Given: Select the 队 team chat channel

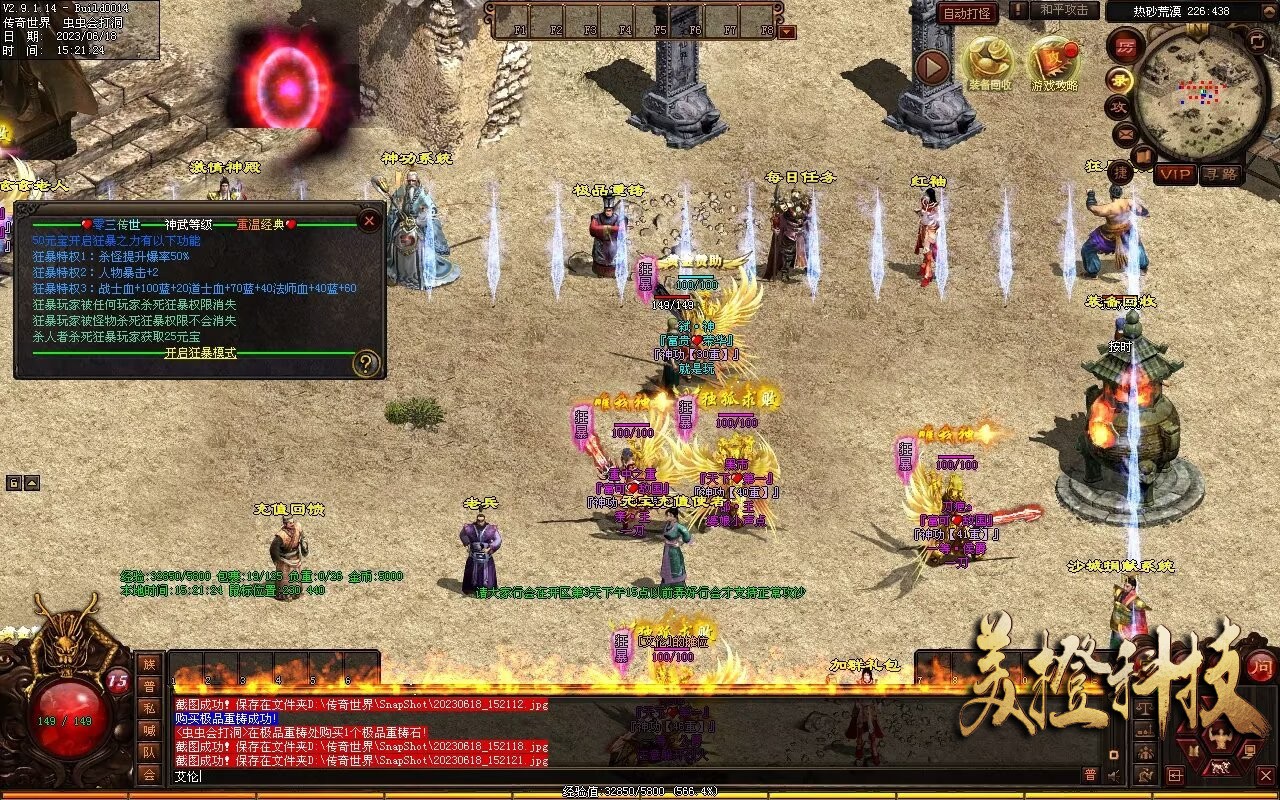Looking at the screenshot, I should (149, 752).
